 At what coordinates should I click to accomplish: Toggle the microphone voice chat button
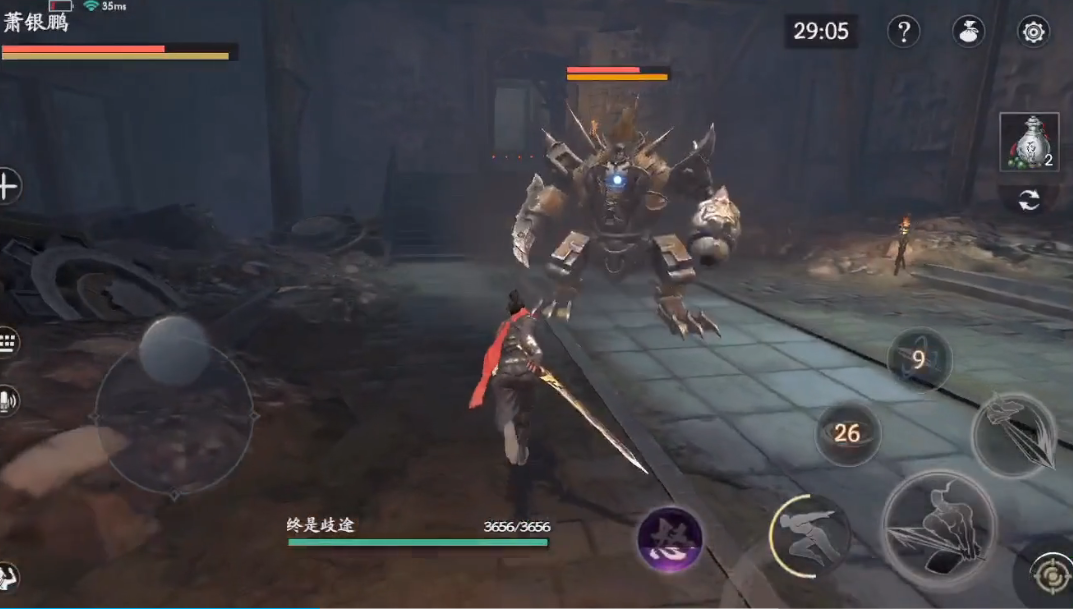[x=7, y=402]
